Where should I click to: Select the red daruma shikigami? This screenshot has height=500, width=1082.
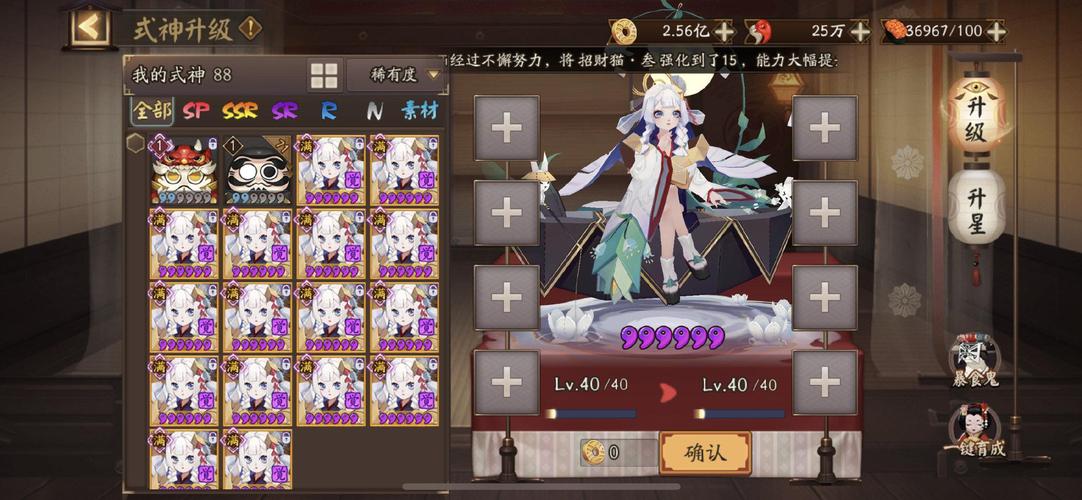[184, 170]
